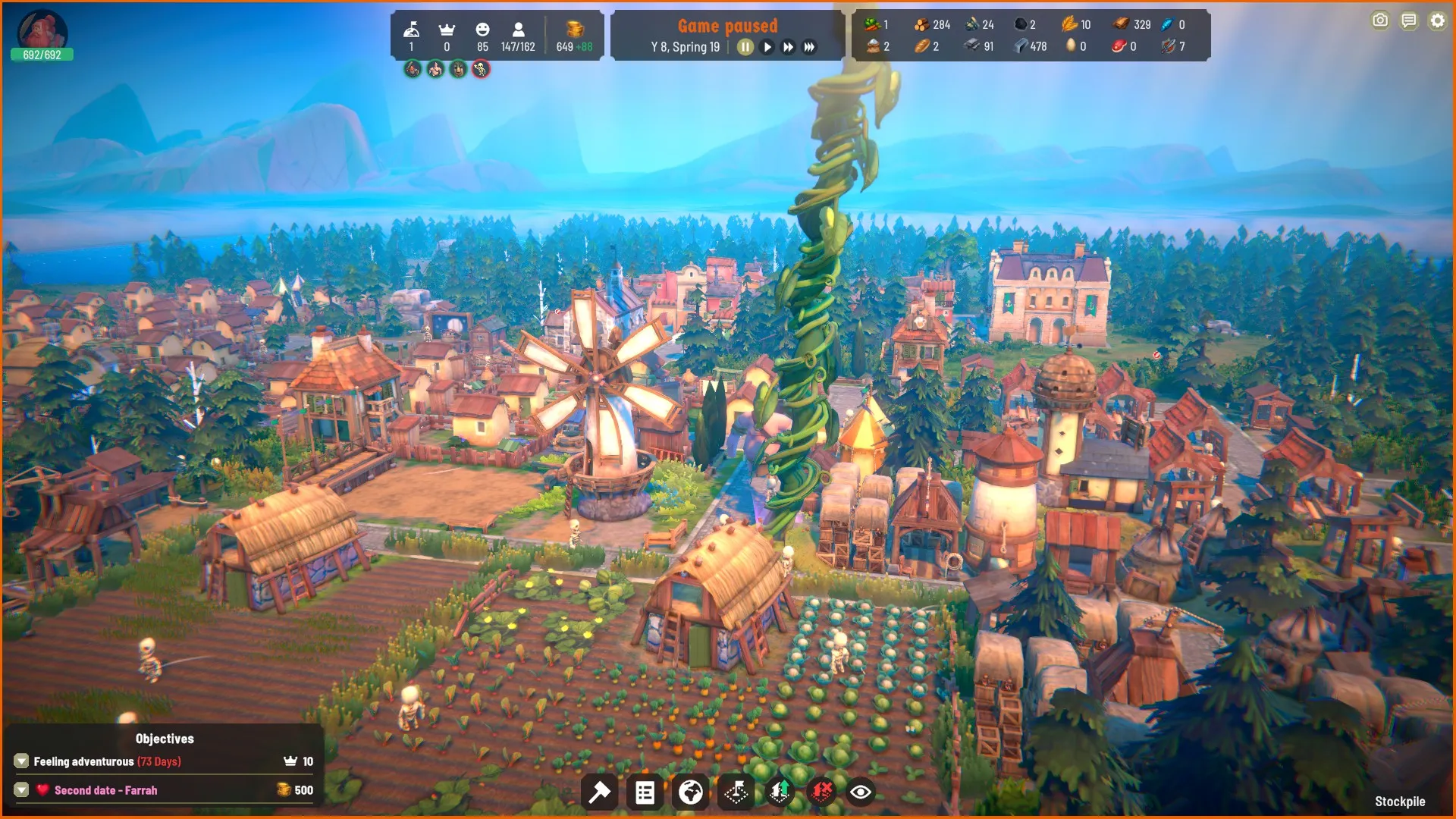Image resolution: width=1456 pixels, height=819 pixels.
Task: Open the Stockpile panel
Action: click(x=1400, y=802)
